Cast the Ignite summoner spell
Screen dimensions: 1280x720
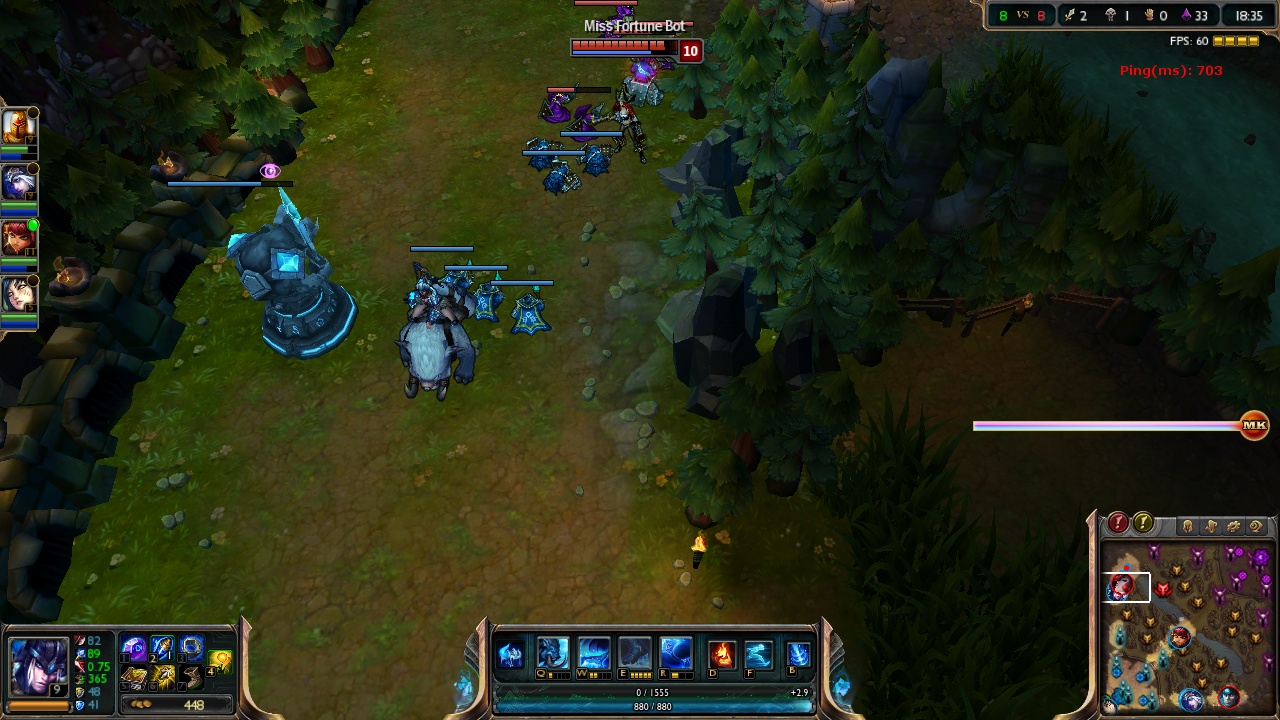(x=721, y=654)
